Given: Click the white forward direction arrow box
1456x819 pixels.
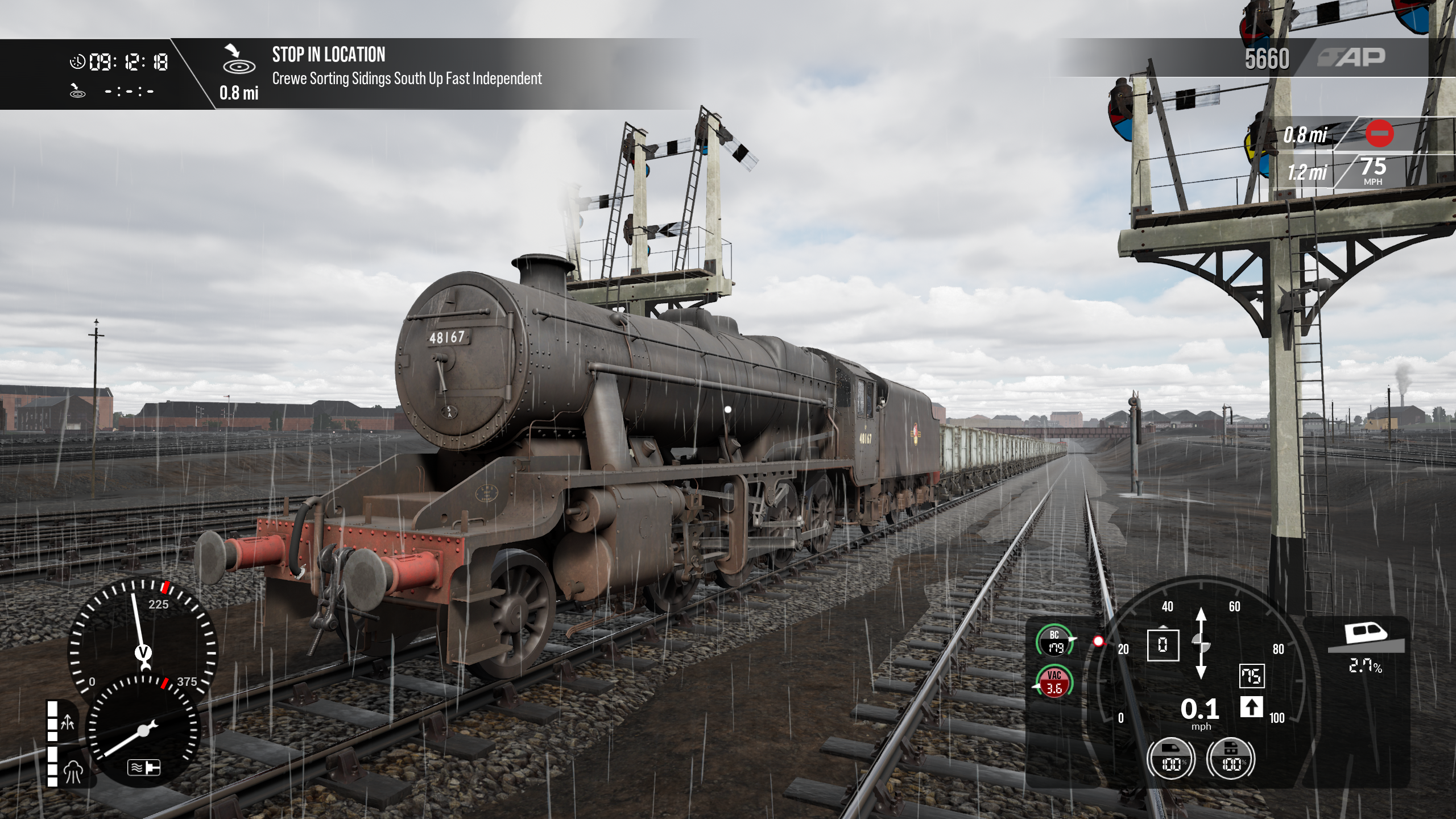Looking at the screenshot, I should [1251, 707].
